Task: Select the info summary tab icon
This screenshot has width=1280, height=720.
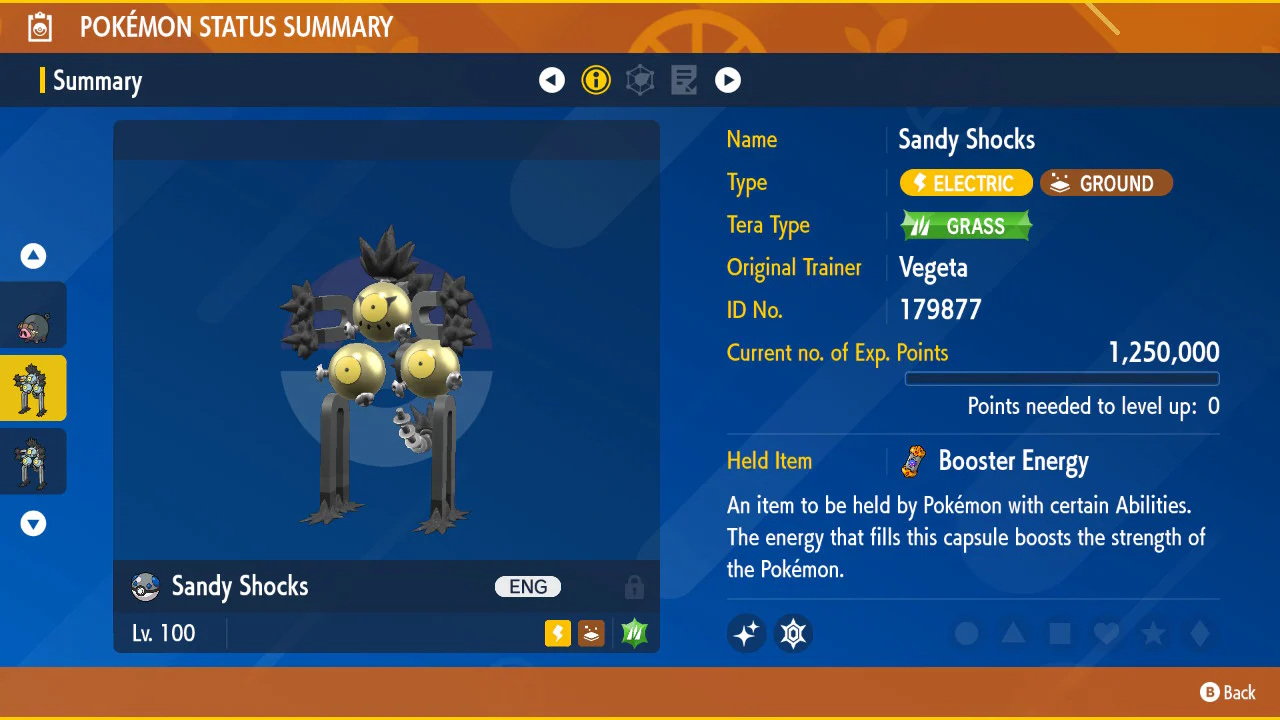Action: pos(596,80)
